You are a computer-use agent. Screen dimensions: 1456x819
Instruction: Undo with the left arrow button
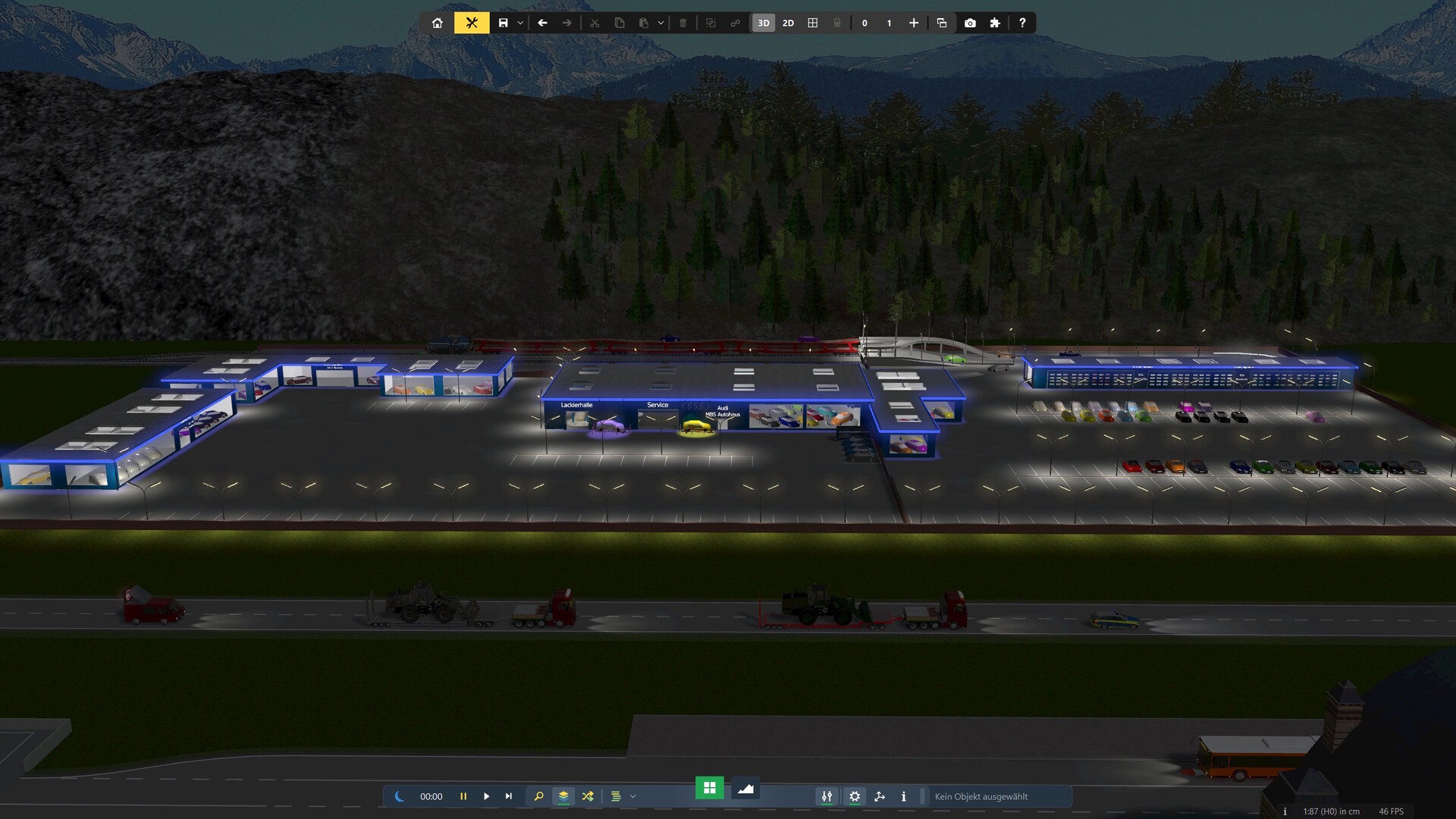coord(542,23)
